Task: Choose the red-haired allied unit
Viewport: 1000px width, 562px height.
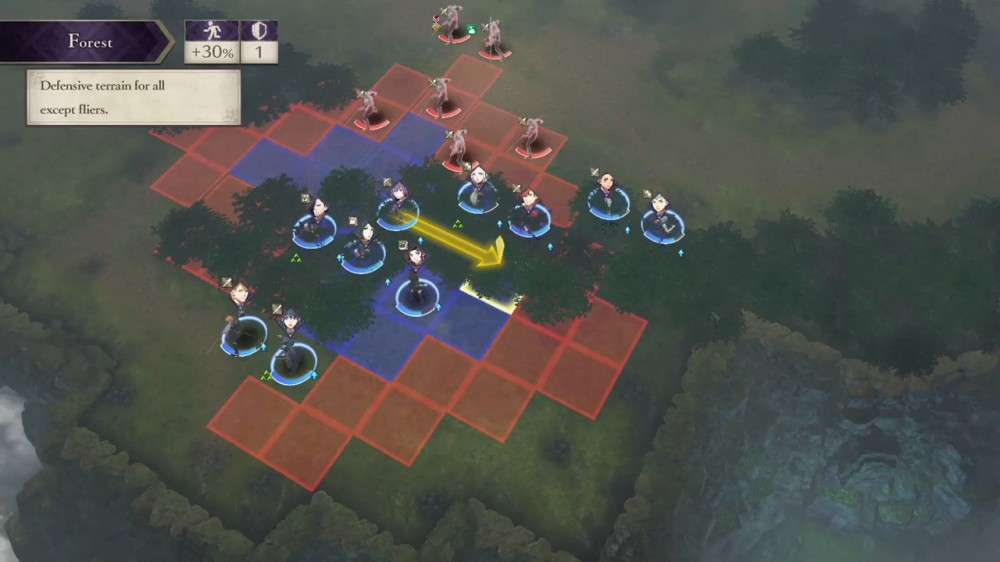Action: pyautogui.click(x=529, y=210)
